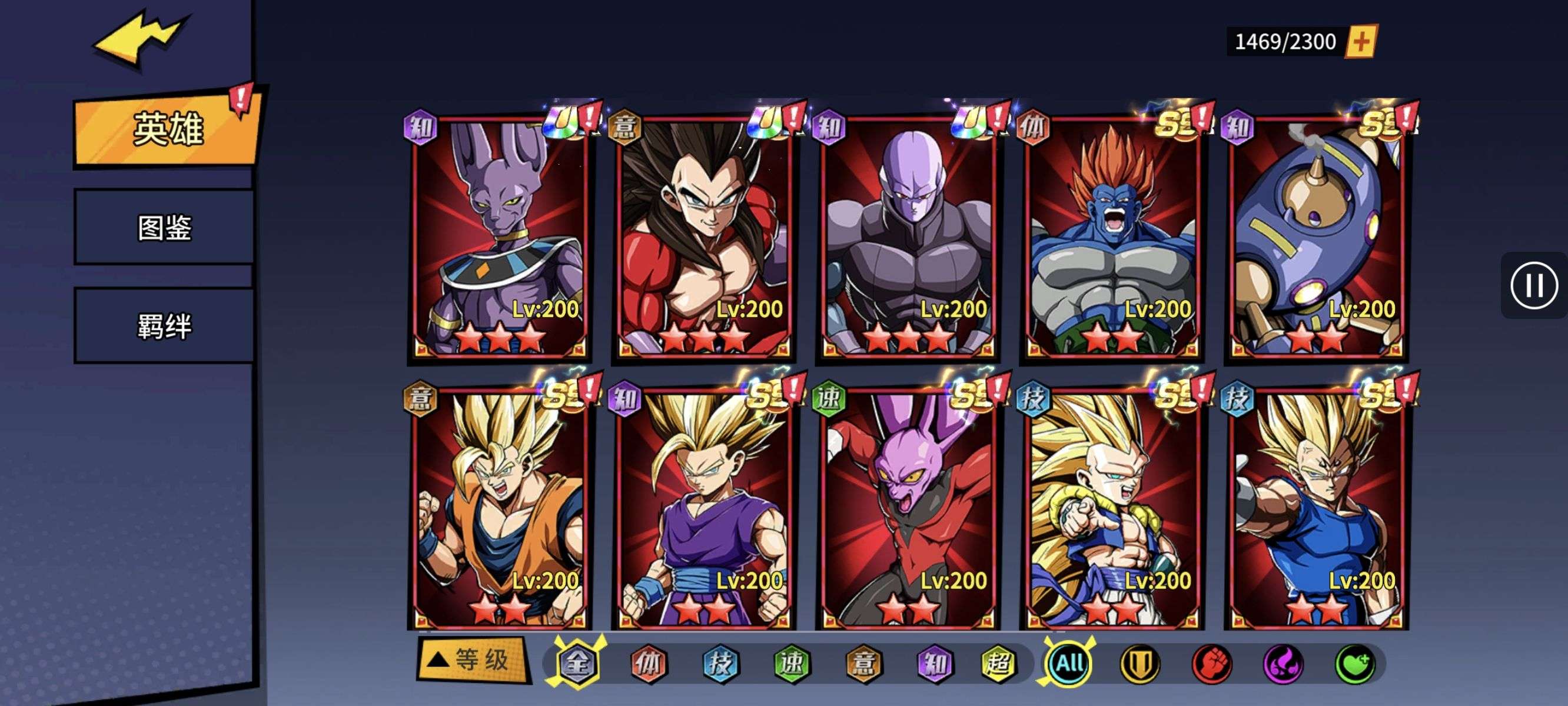1568x706 pixels.
Task: Open the 图鉴 tab
Action: pyautogui.click(x=164, y=228)
